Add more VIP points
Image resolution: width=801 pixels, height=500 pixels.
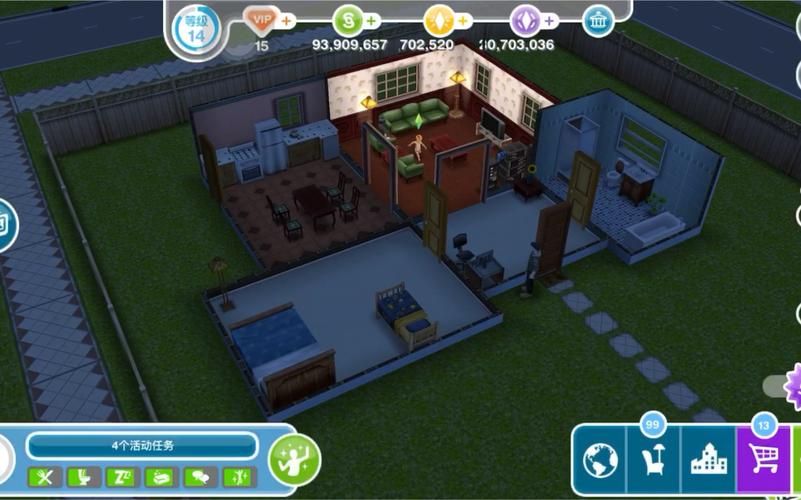click(x=288, y=20)
